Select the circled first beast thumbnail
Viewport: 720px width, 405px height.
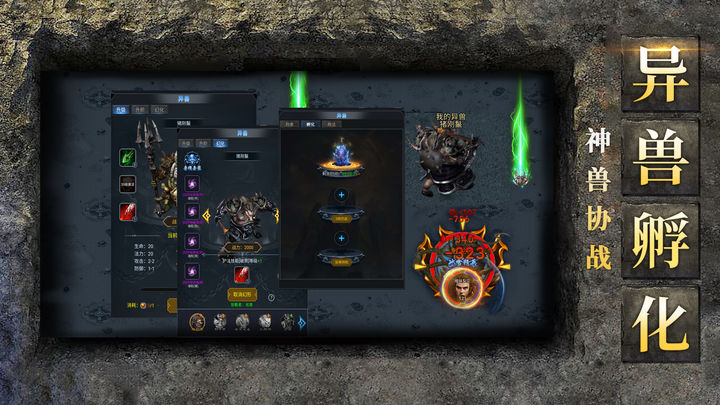click(198, 321)
